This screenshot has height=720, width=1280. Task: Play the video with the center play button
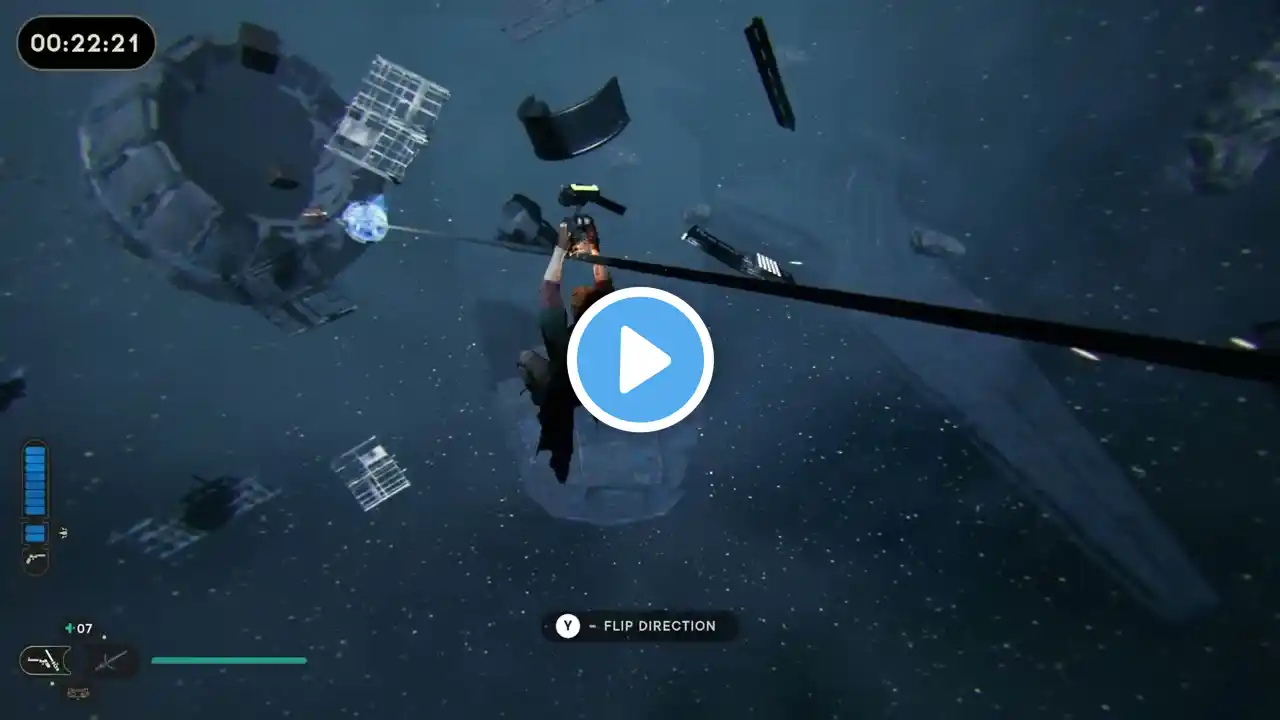coord(640,360)
